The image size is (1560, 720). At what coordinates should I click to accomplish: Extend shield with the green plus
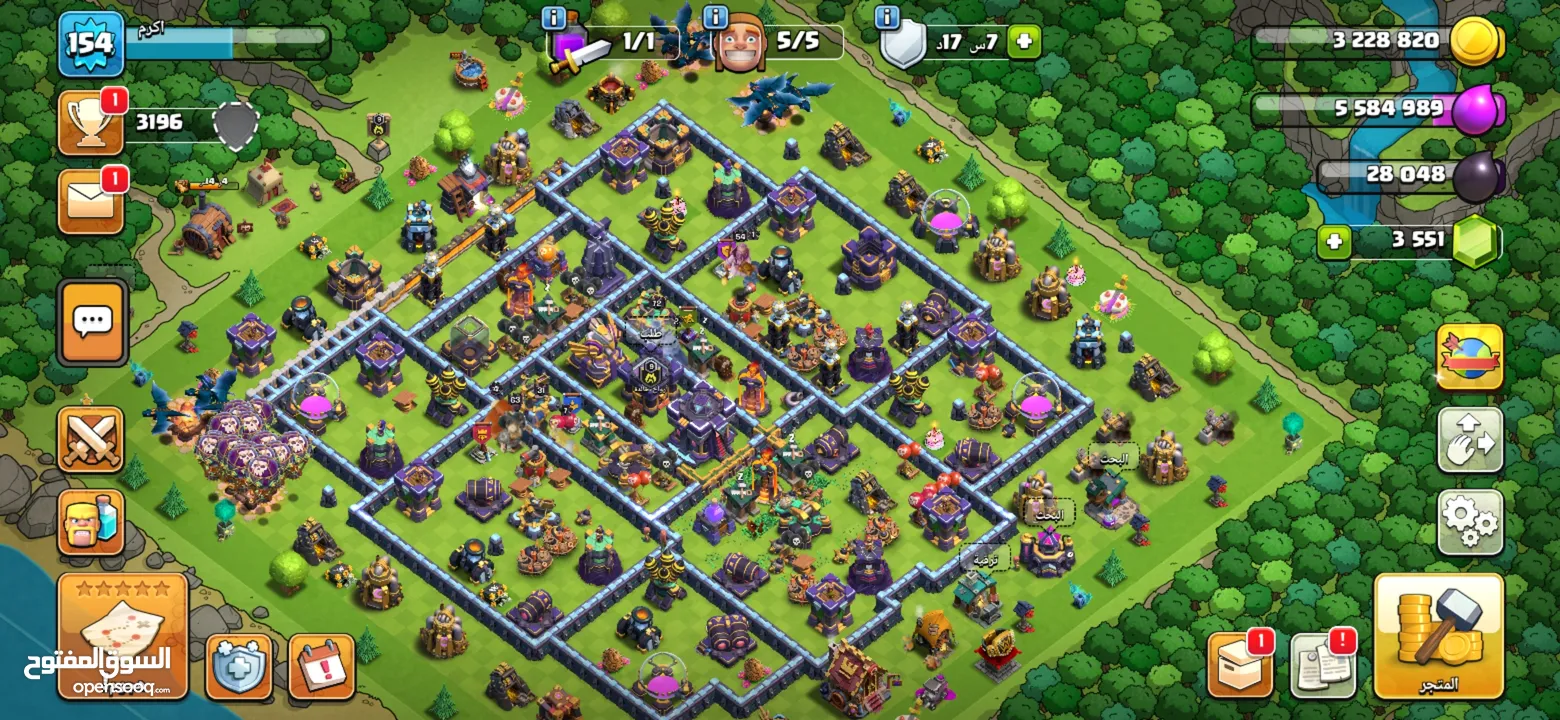(x=1023, y=42)
